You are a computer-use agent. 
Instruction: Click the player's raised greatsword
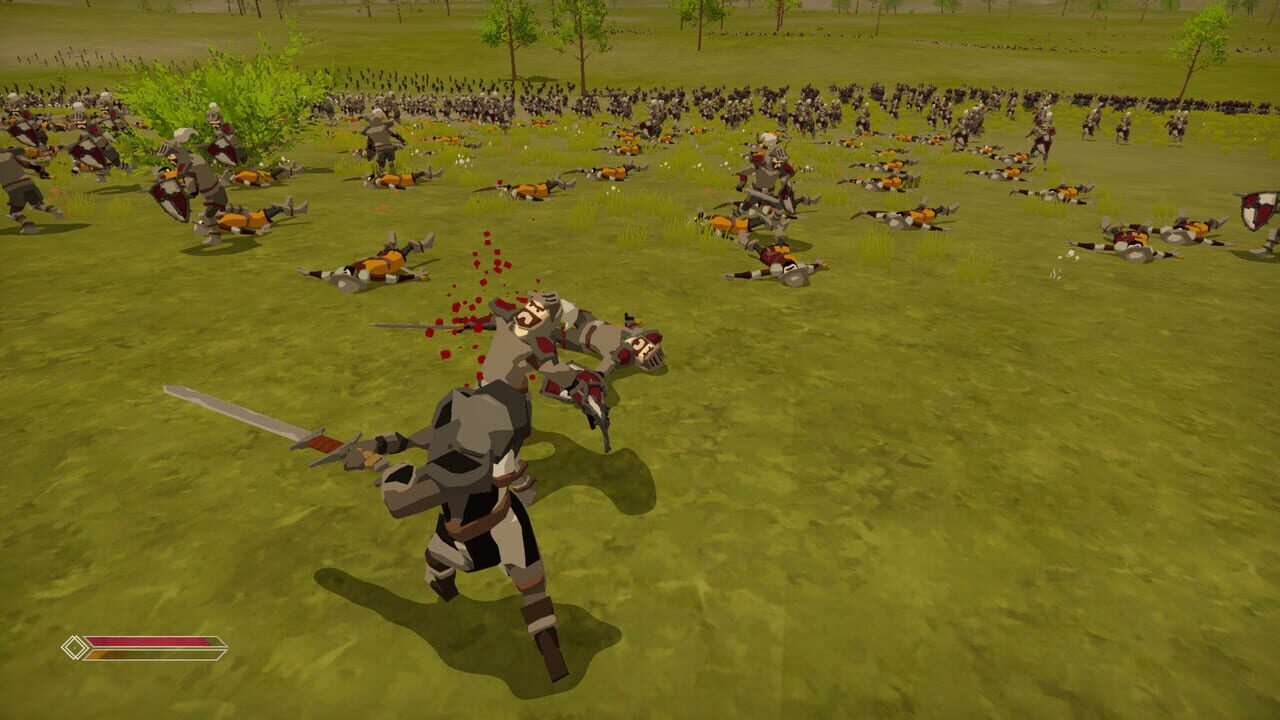tap(240, 410)
